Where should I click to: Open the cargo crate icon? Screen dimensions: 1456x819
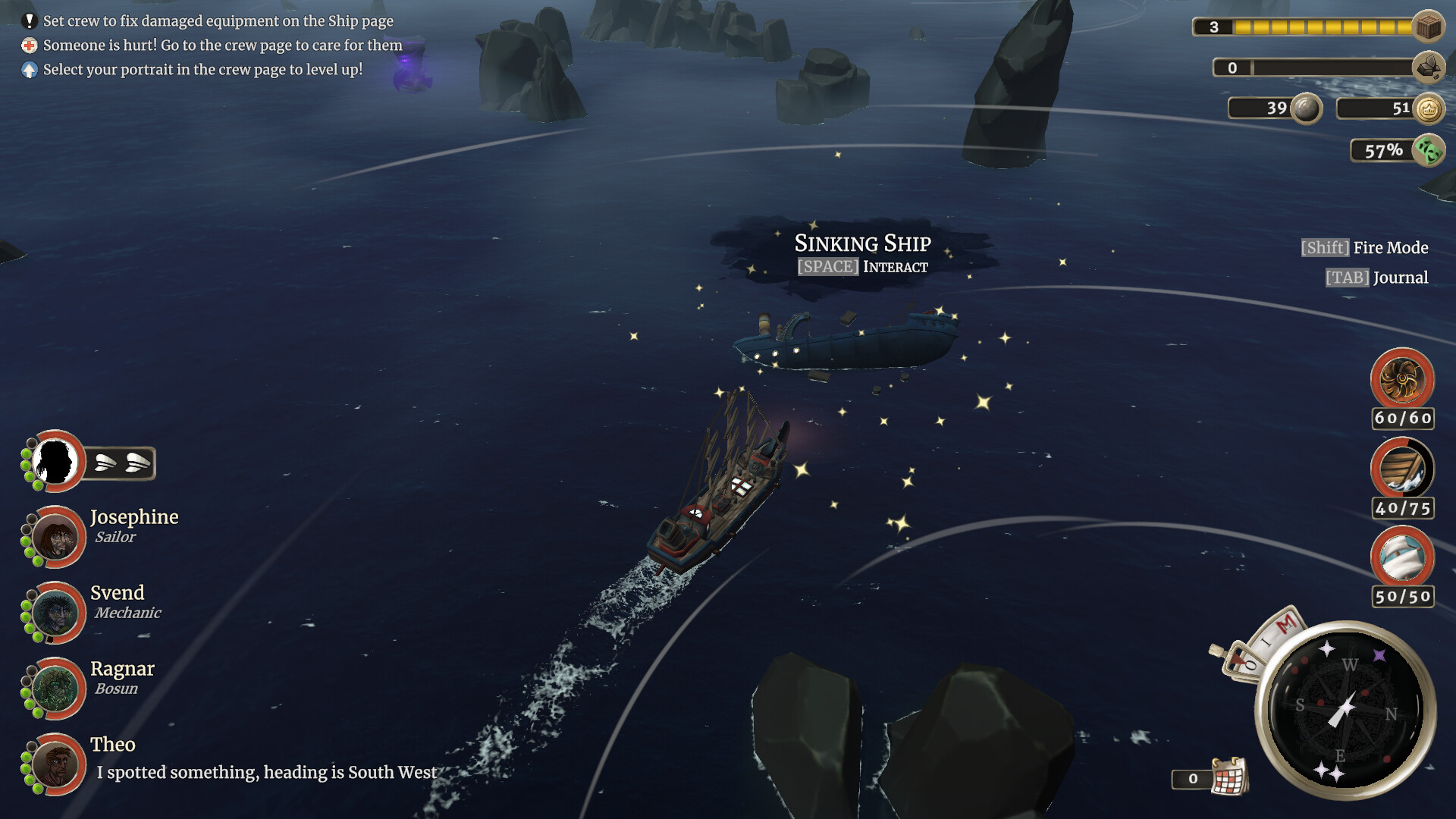point(1429,27)
